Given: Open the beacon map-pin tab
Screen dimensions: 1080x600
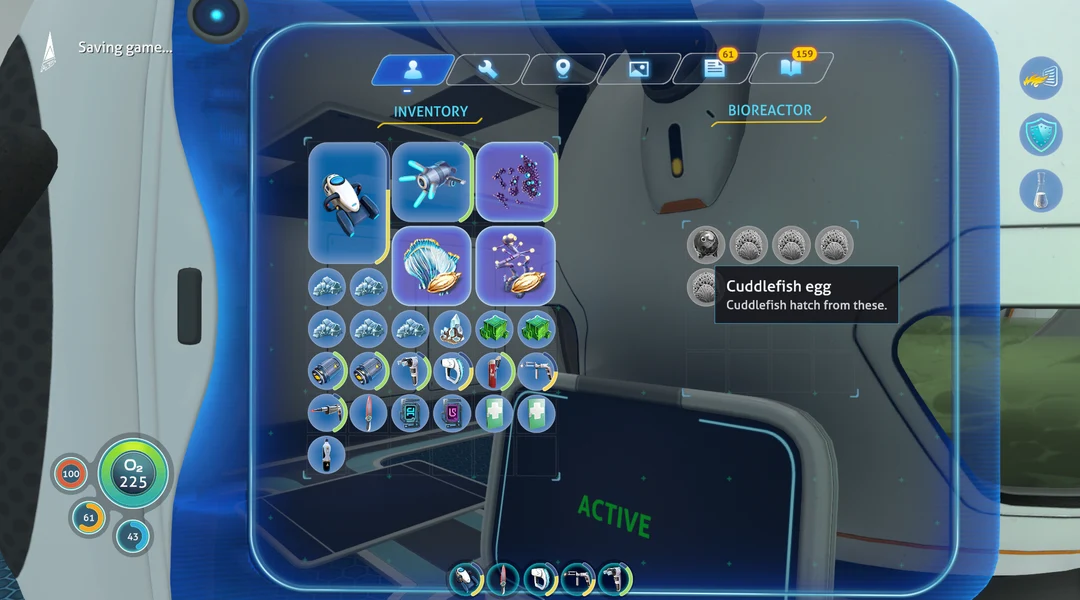Looking at the screenshot, I should pyautogui.click(x=563, y=69).
